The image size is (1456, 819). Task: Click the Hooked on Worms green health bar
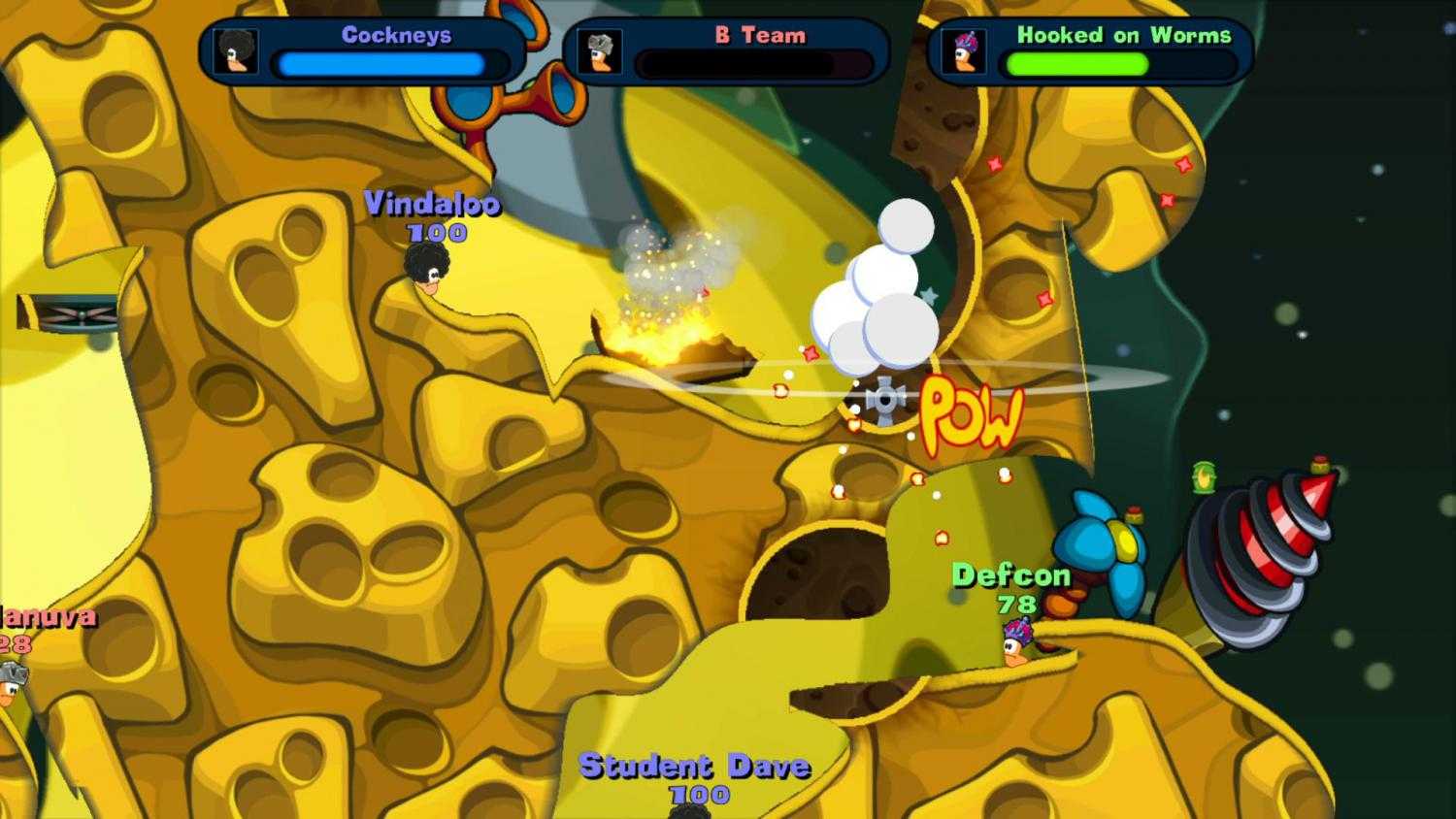pyautogui.click(x=1077, y=64)
